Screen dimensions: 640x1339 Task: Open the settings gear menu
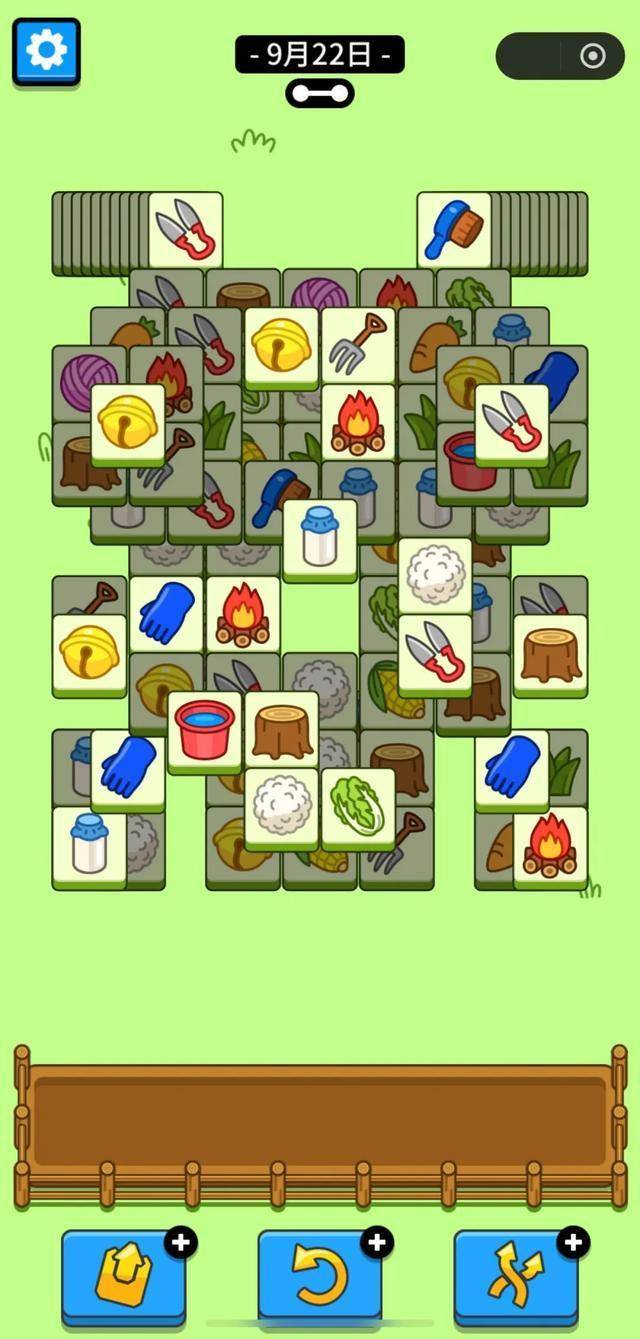pos(46,50)
